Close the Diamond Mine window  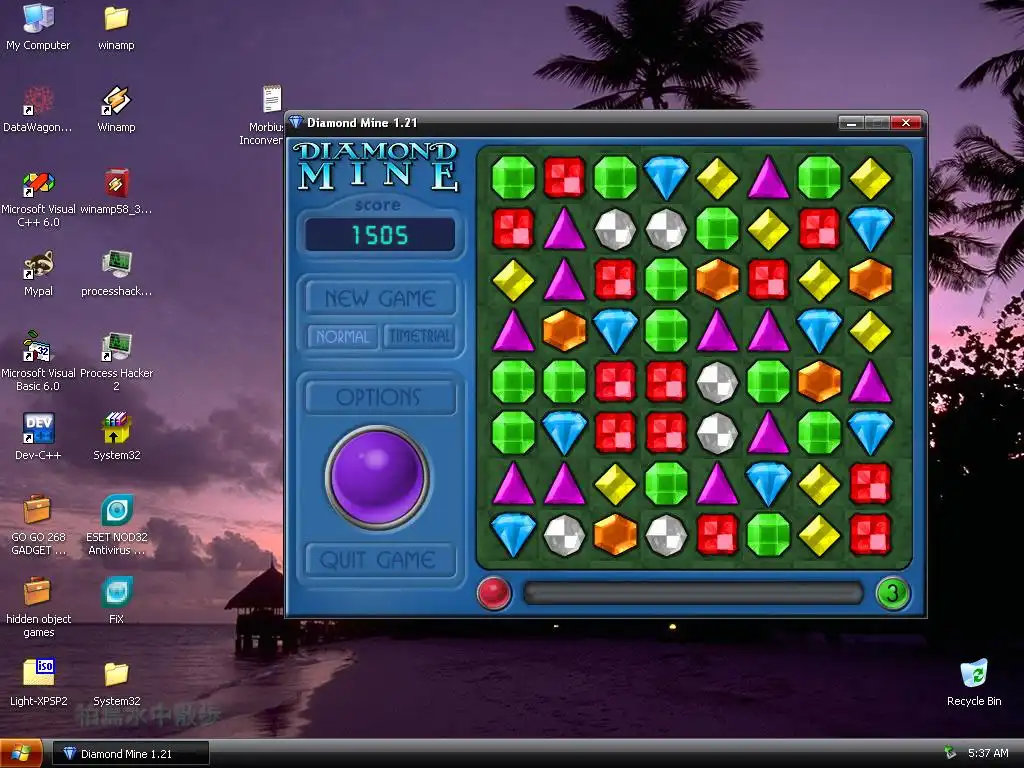tap(906, 123)
